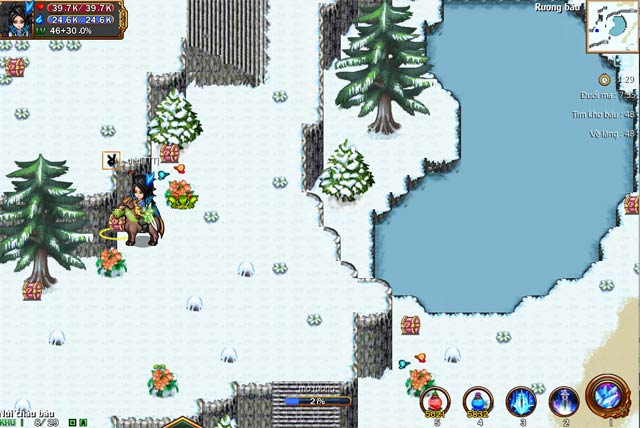Screen dimensions: 640x428
Task: Open the minimap
Action: coord(614,27)
